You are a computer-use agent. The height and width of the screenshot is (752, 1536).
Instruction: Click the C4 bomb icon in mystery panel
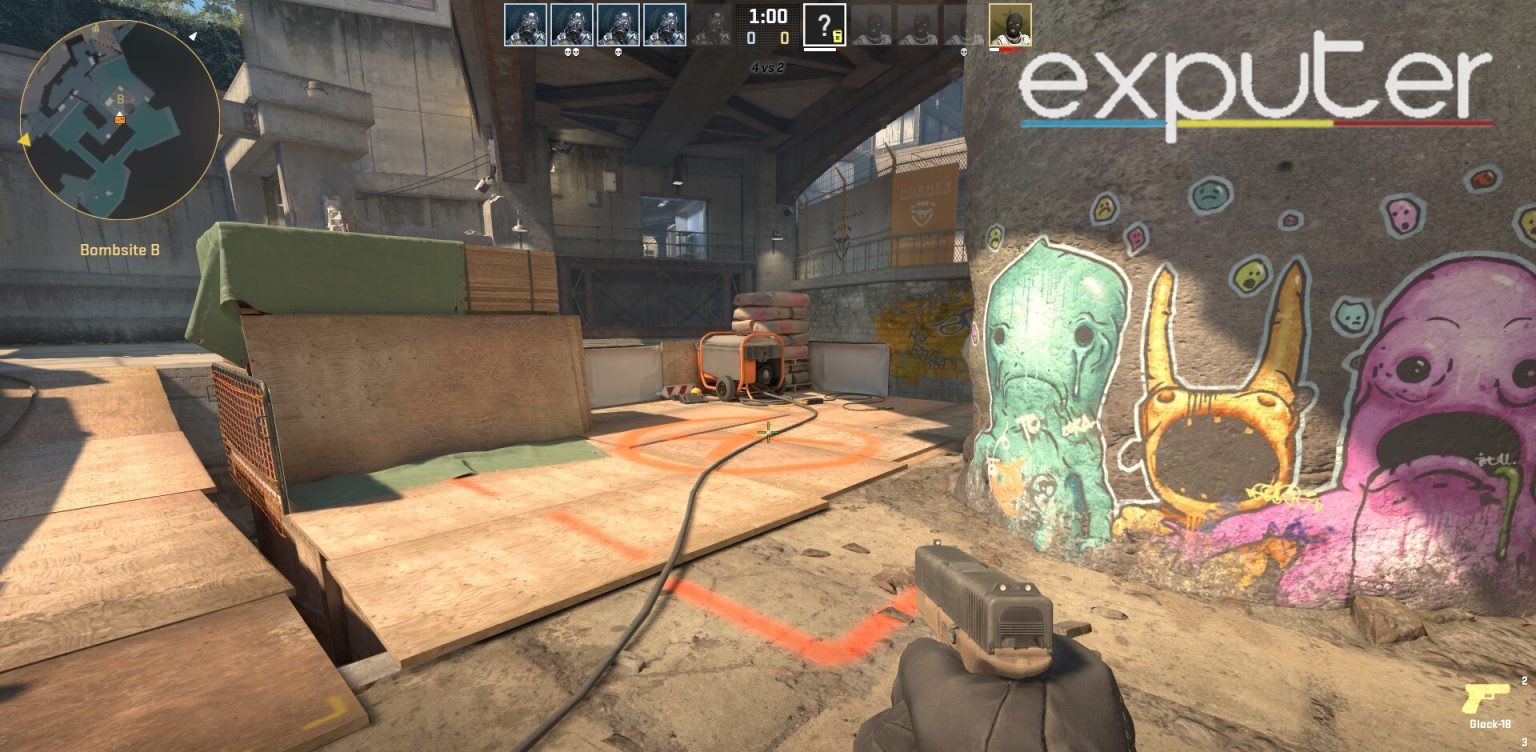tap(837, 36)
